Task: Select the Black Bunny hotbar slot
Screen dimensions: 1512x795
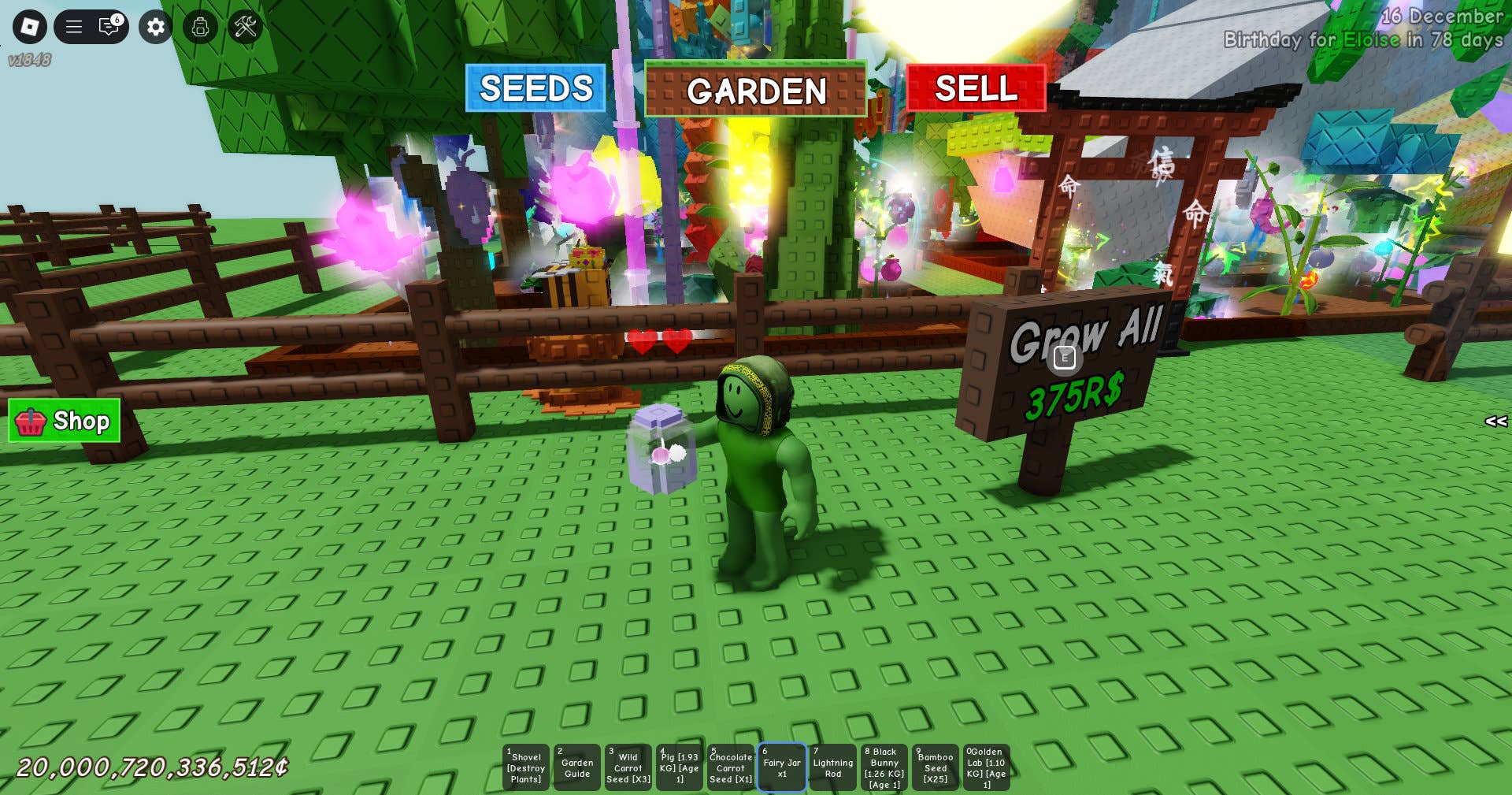Action: click(x=884, y=767)
